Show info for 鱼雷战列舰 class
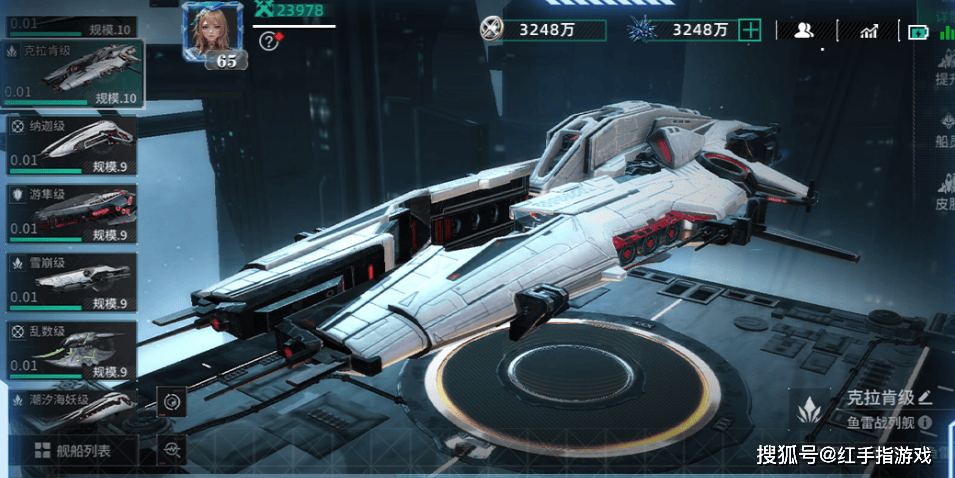The image size is (955, 478). point(925,423)
